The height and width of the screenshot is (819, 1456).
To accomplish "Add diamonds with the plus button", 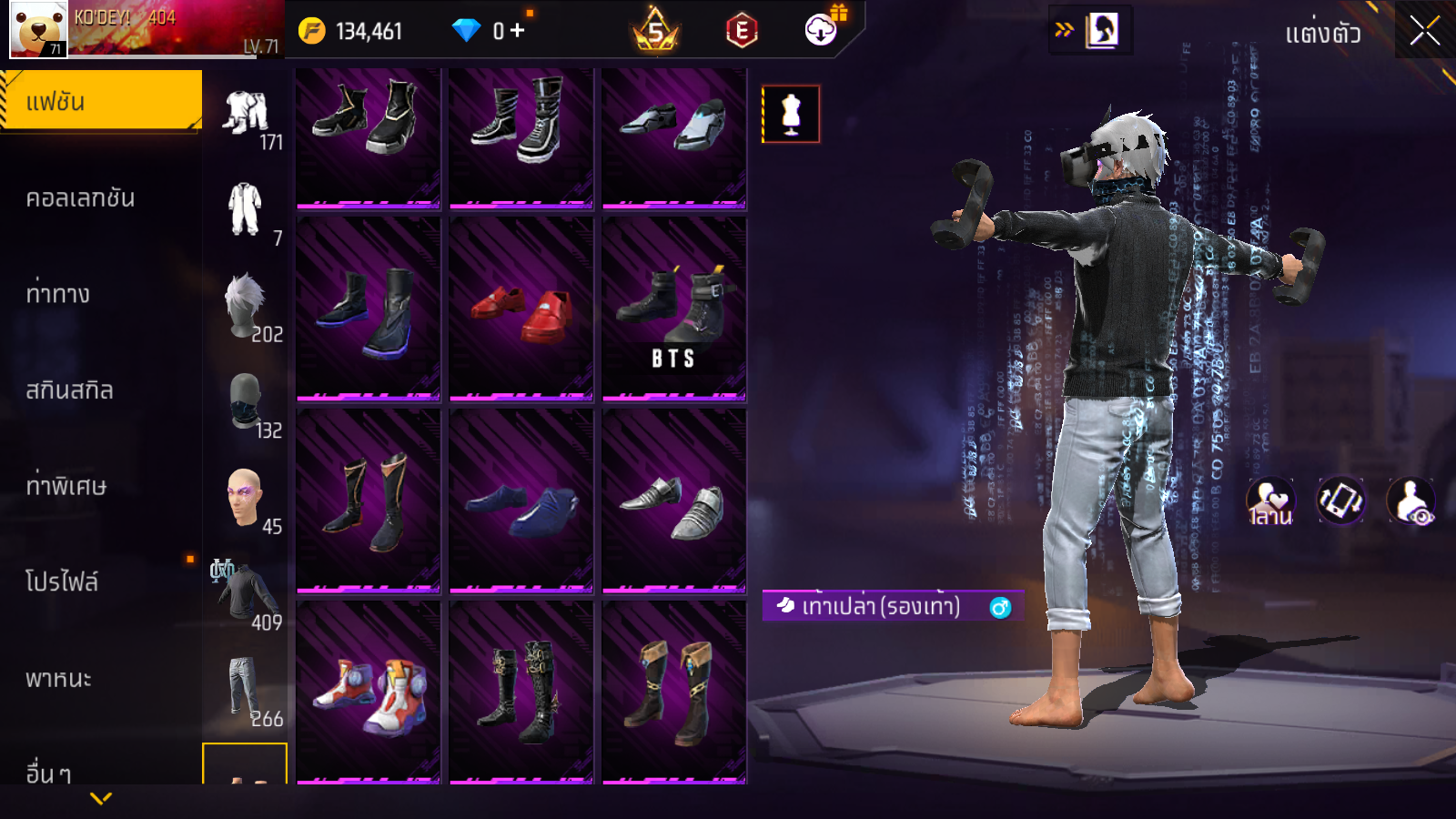I will tap(518, 31).
